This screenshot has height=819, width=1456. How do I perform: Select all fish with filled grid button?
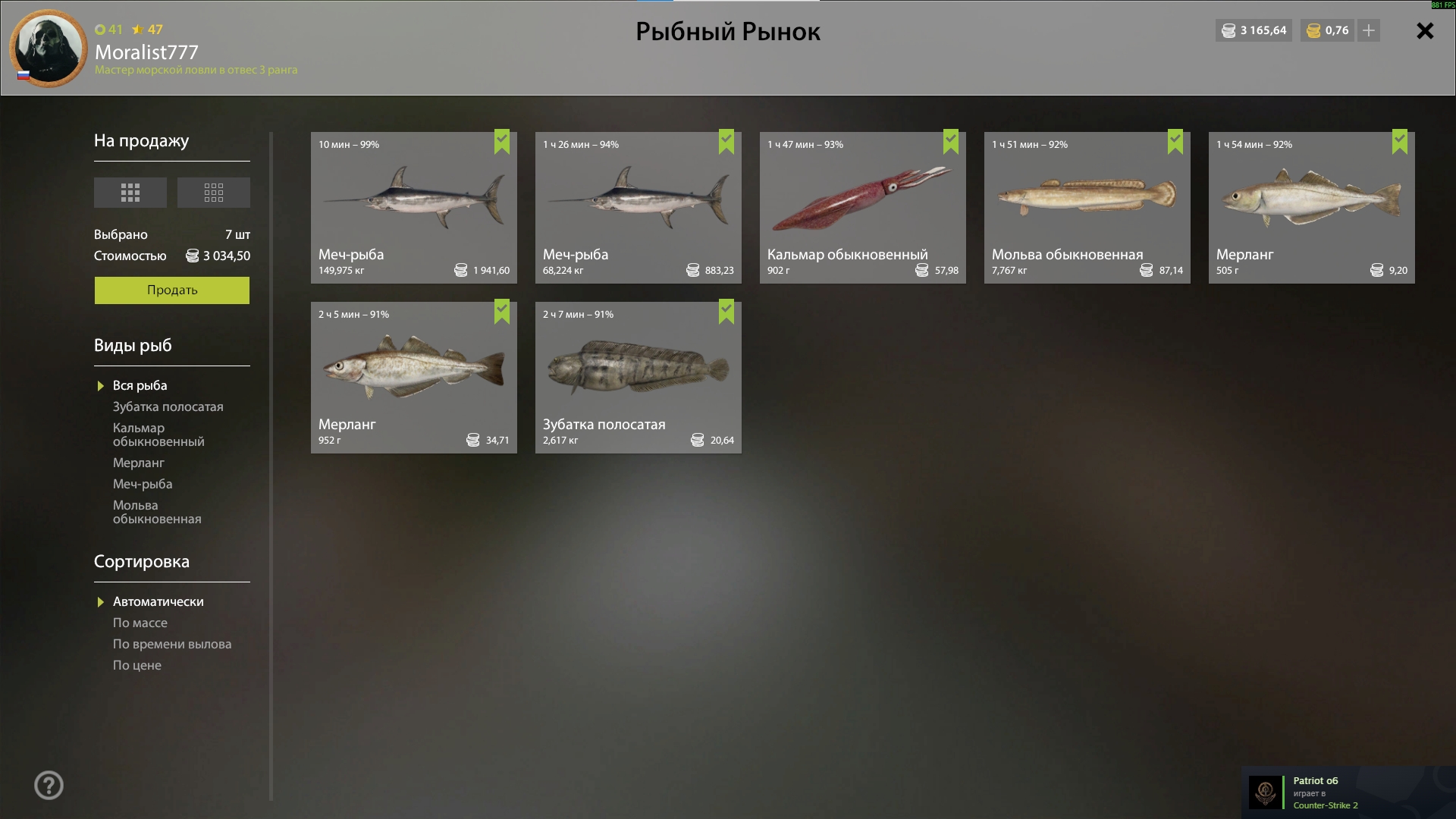click(x=130, y=193)
